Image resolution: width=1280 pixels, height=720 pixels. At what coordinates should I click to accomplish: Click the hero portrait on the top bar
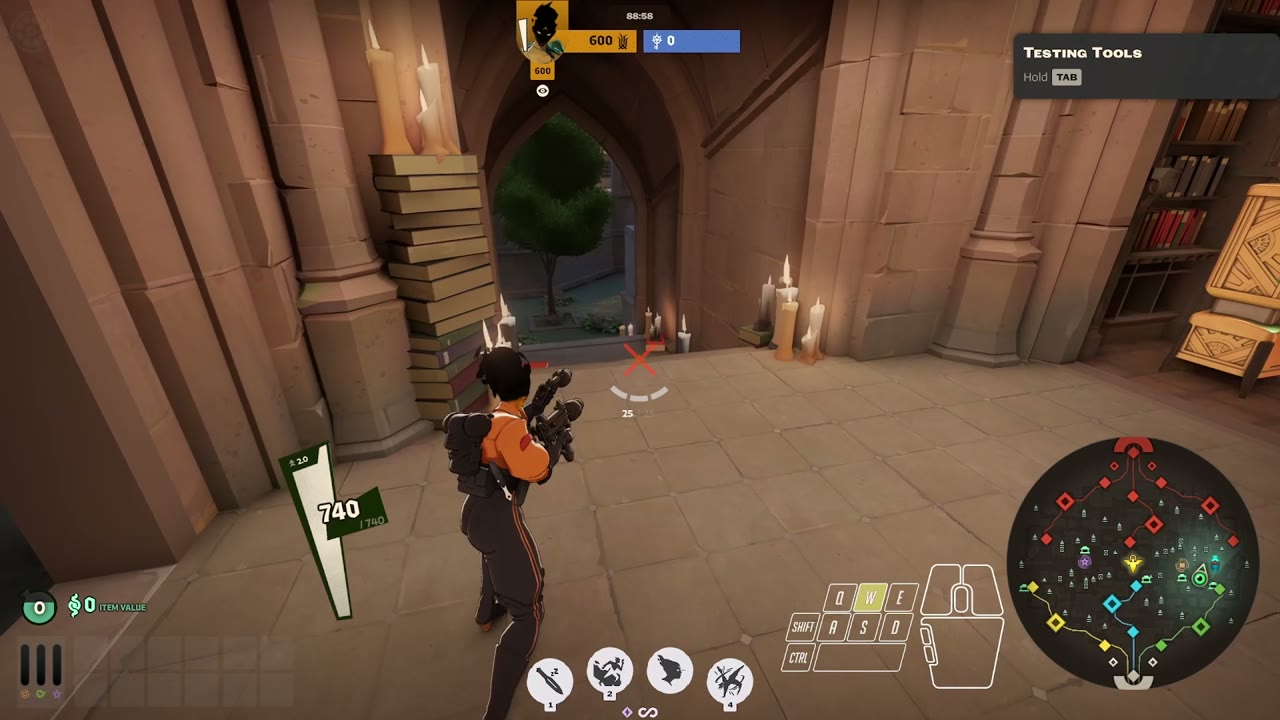[542, 29]
